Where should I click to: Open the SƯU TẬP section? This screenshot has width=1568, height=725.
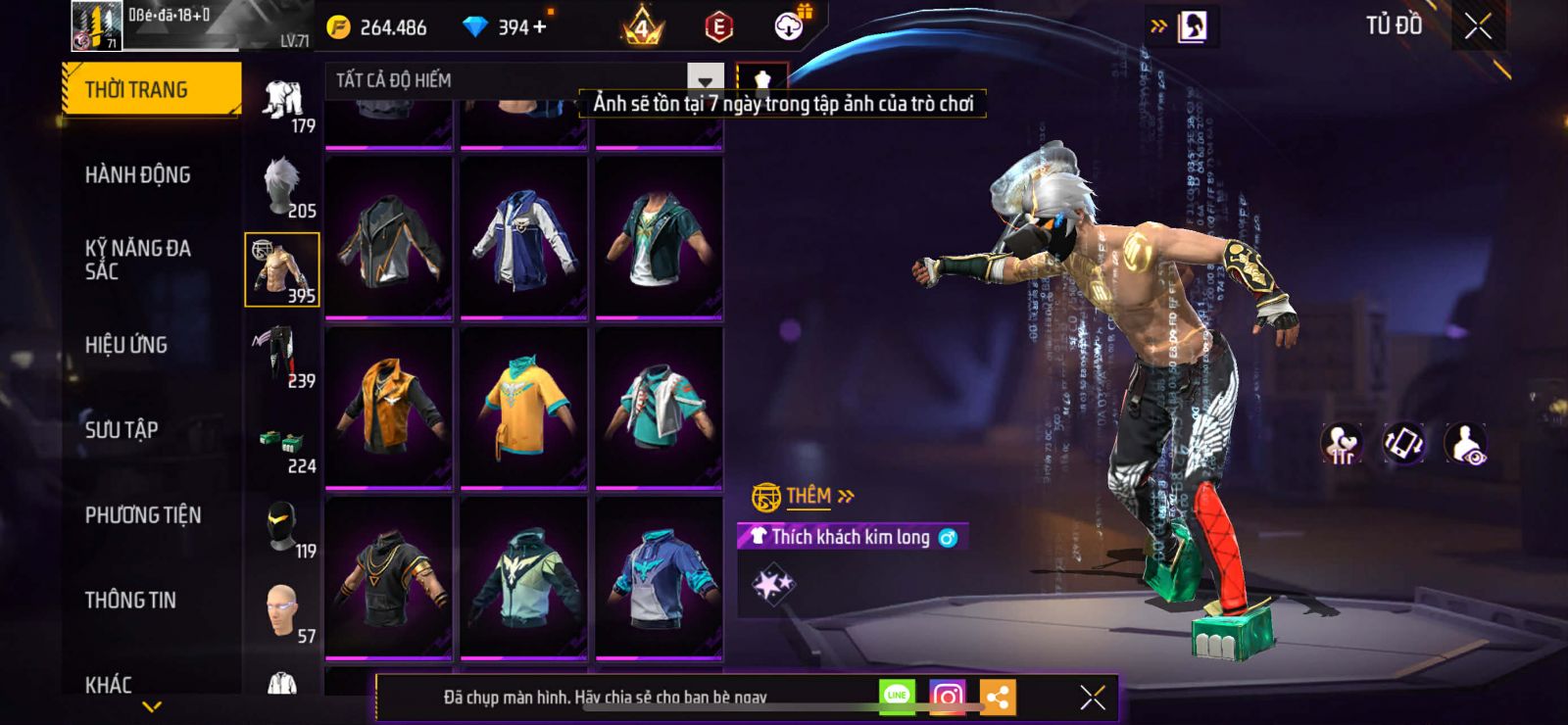pos(122,430)
